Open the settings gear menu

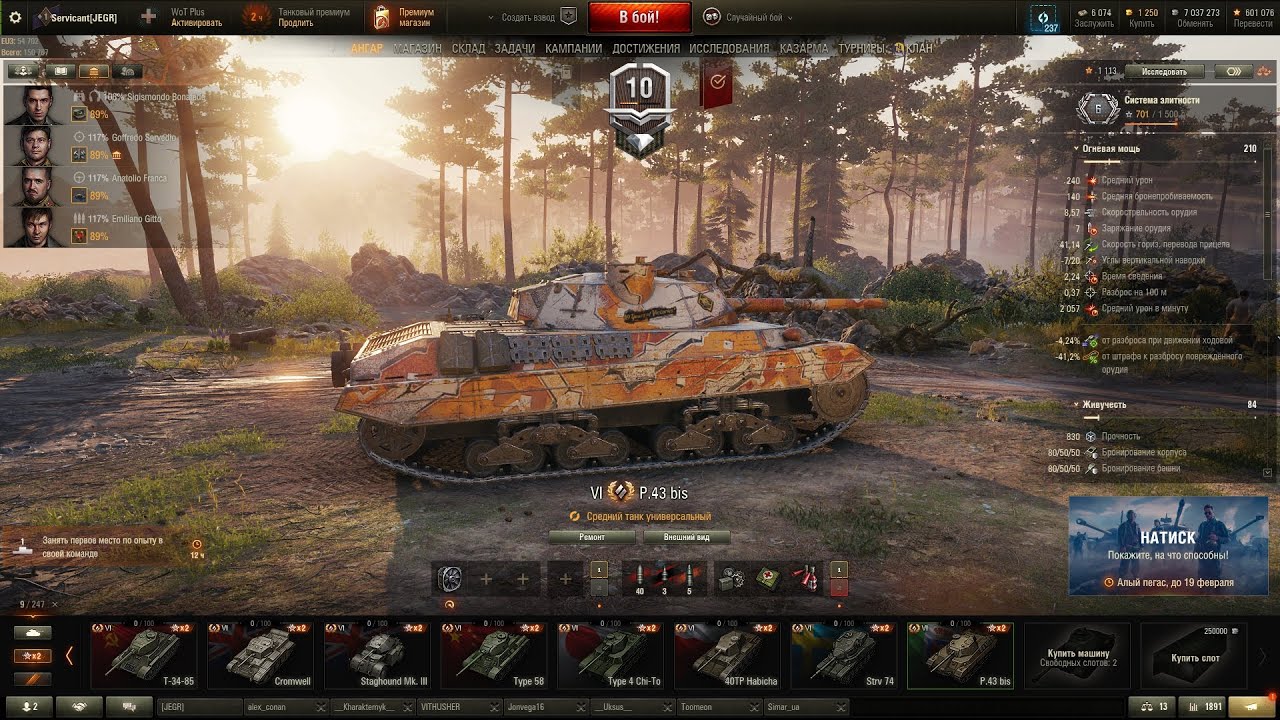(x=15, y=17)
